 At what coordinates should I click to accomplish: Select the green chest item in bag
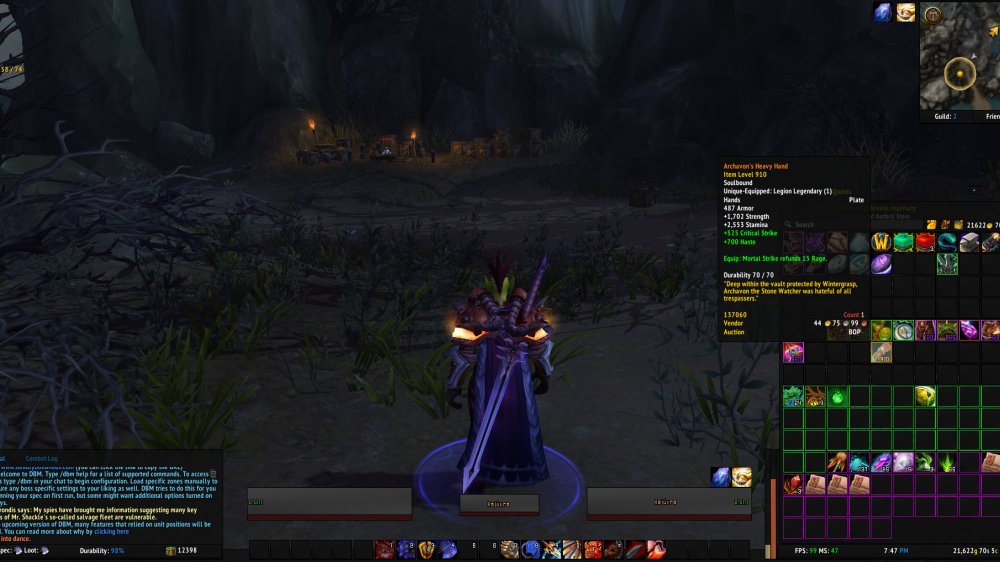tap(904, 242)
